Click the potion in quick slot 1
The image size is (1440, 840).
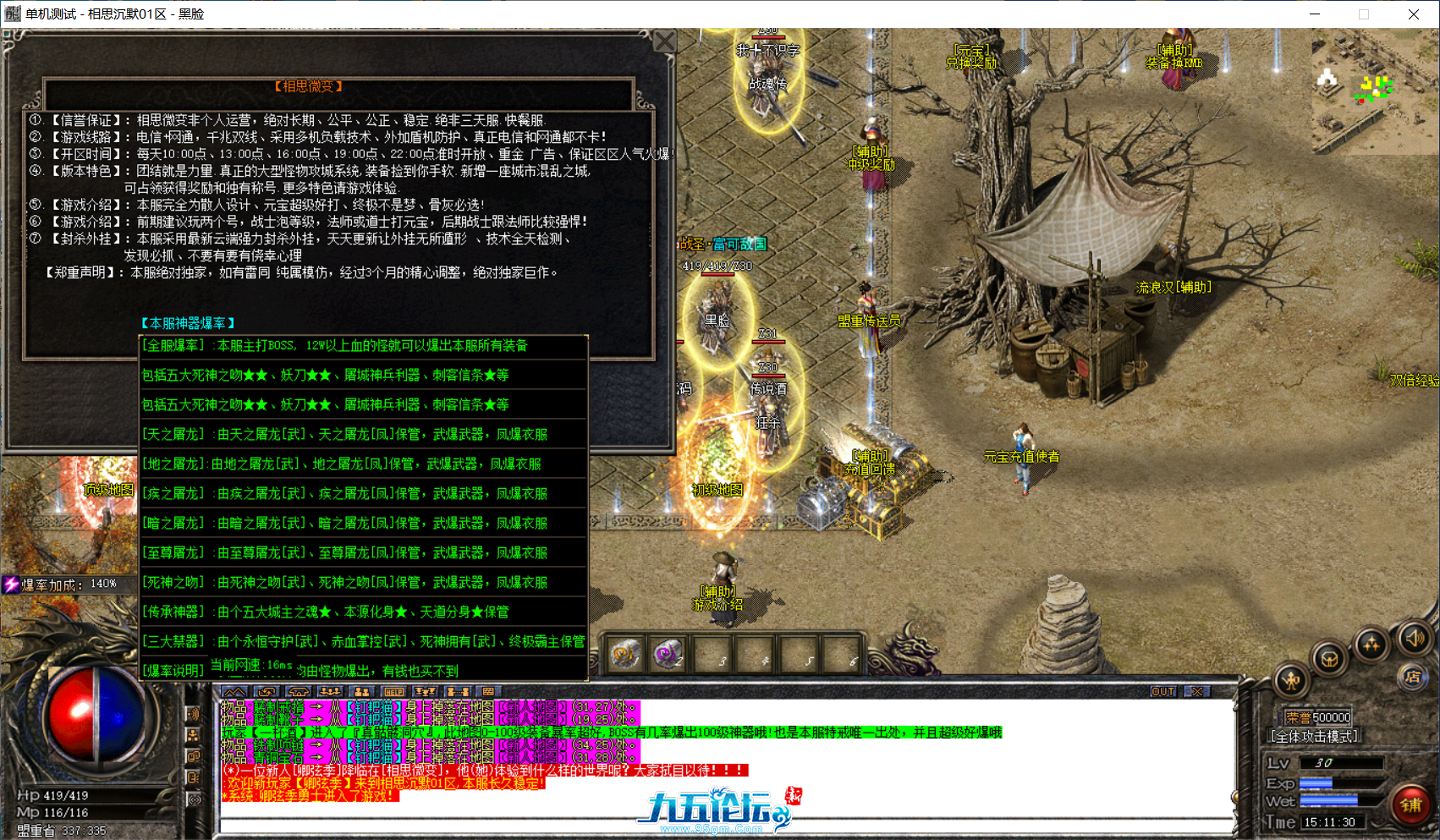[x=624, y=655]
